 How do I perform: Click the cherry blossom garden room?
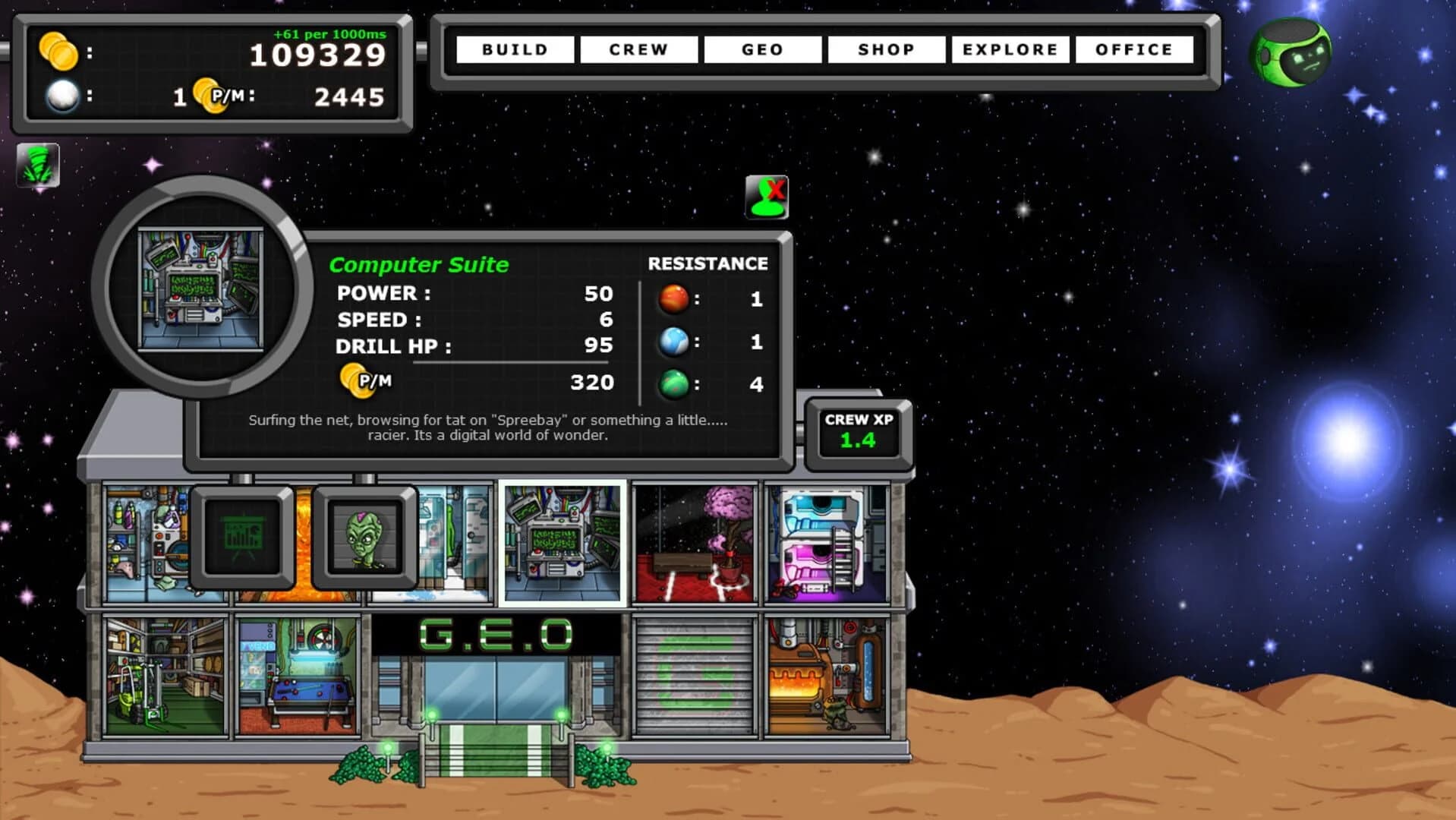tap(693, 541)
